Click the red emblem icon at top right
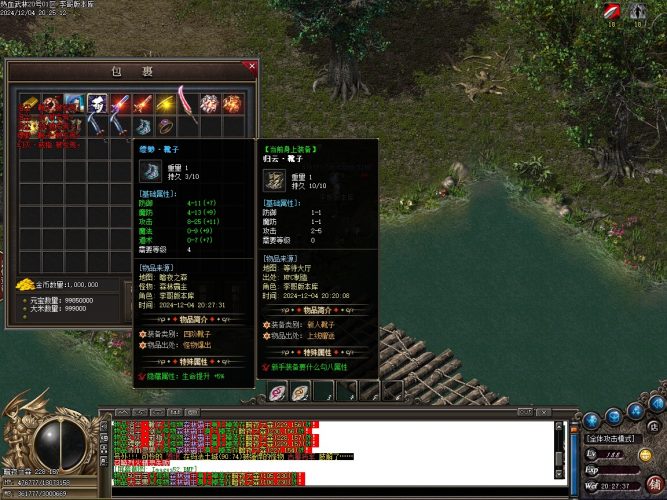667x500 pixels. (612, 12)
